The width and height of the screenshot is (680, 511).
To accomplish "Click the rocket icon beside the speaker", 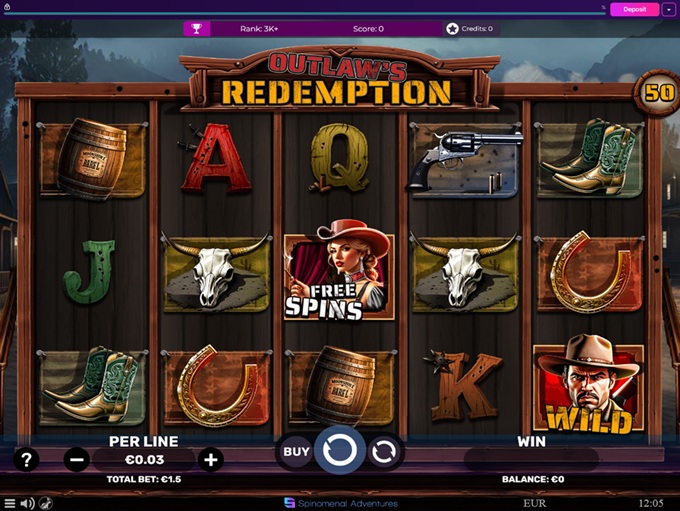I will 45,503.
